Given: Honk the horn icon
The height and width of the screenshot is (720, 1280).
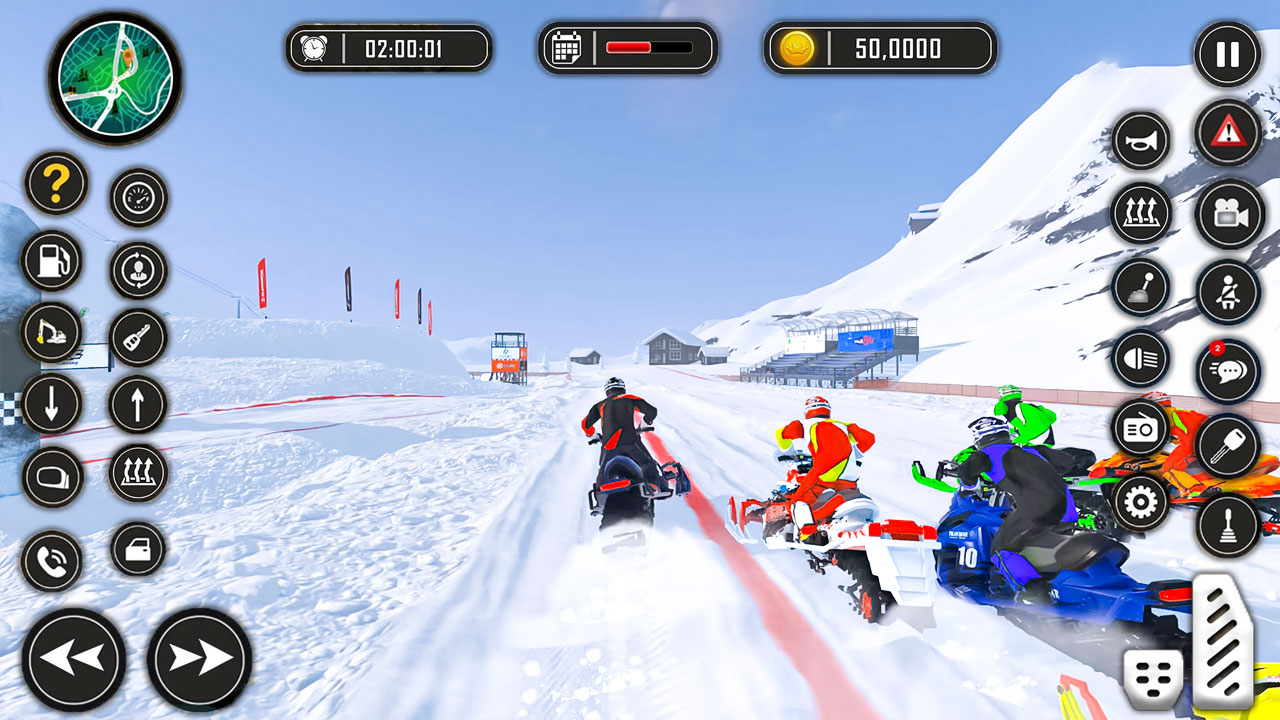Looking at the screenshot, I should point(1138,140).
